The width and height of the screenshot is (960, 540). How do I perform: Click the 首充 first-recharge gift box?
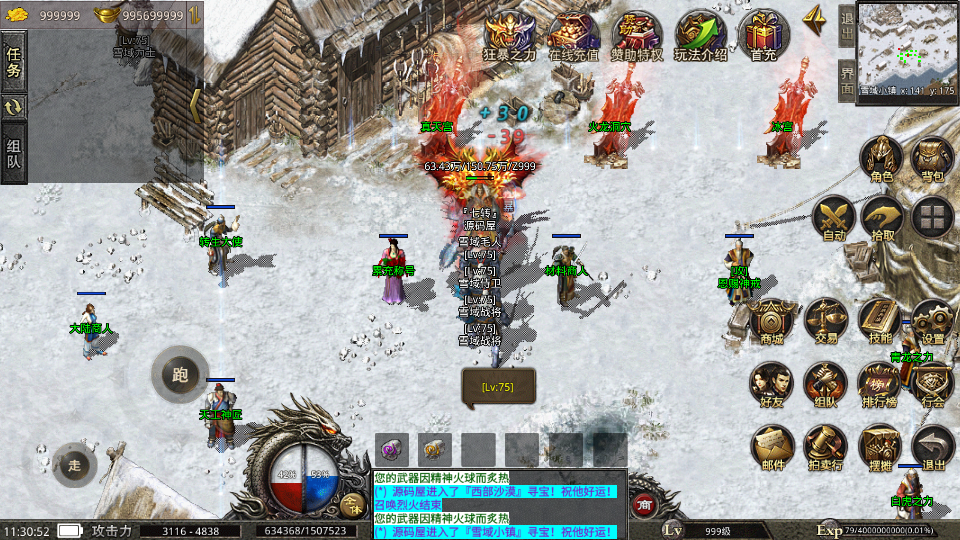point(764,35)
